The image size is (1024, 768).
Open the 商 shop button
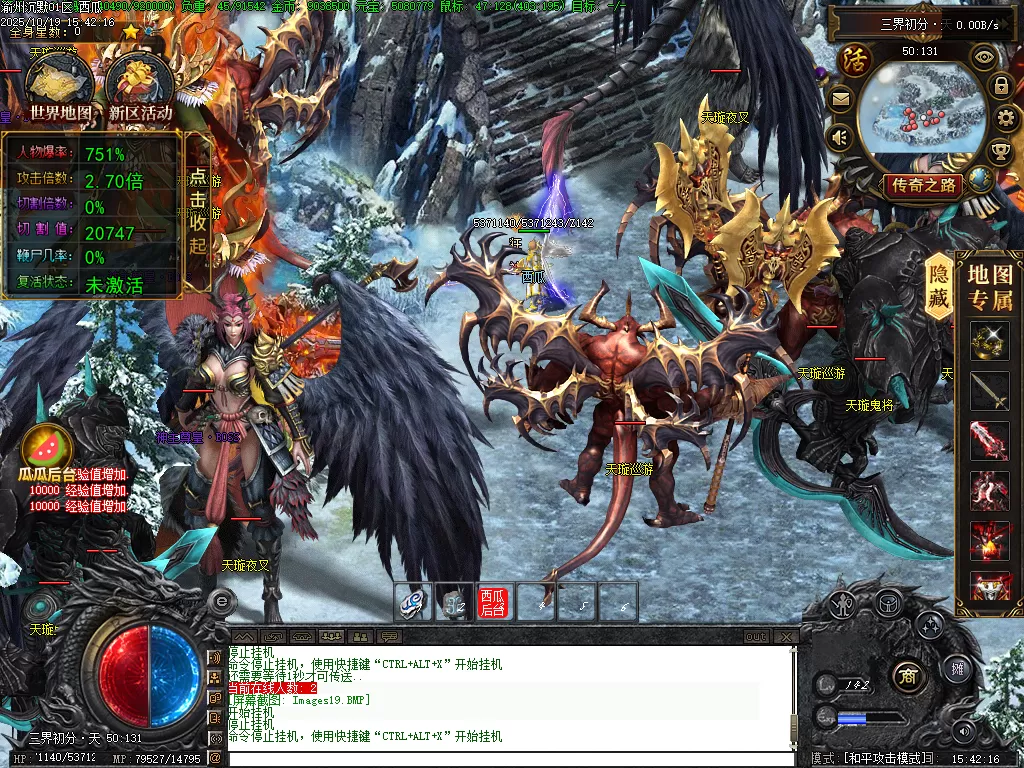point(908,672)
